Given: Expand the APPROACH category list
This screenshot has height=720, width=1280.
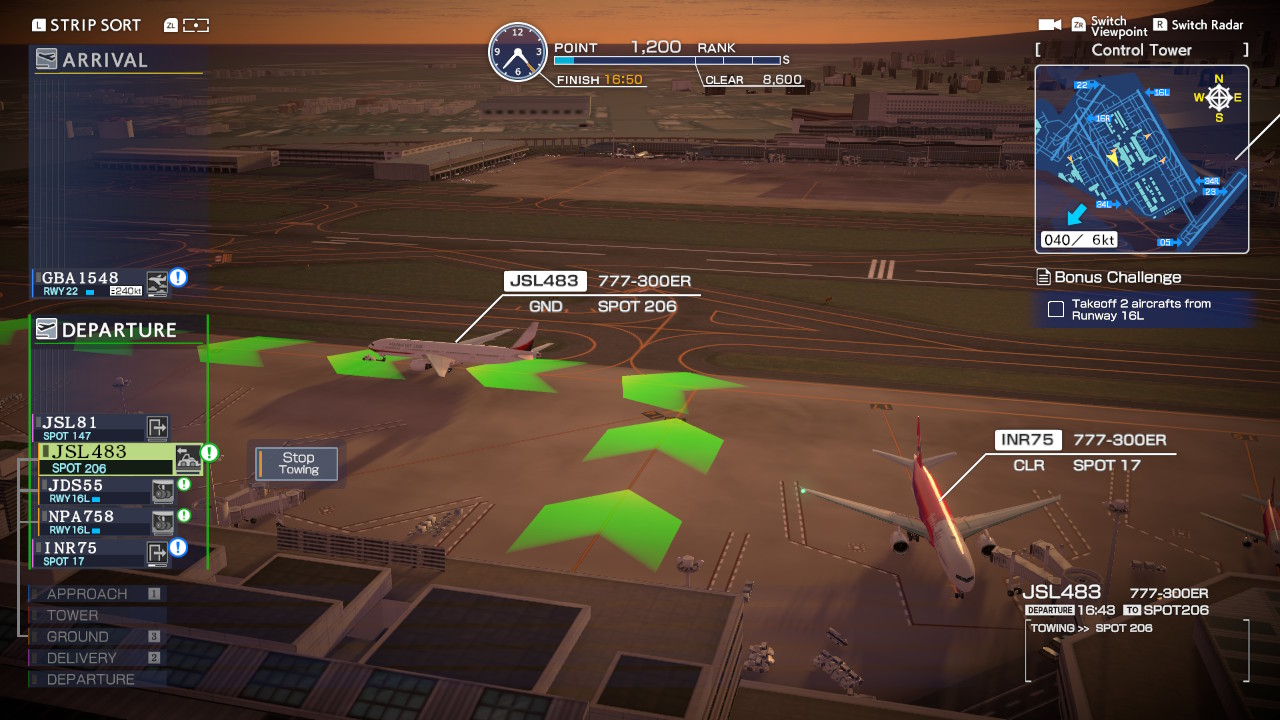Looking at the screenshot, I should click(86, 593).
